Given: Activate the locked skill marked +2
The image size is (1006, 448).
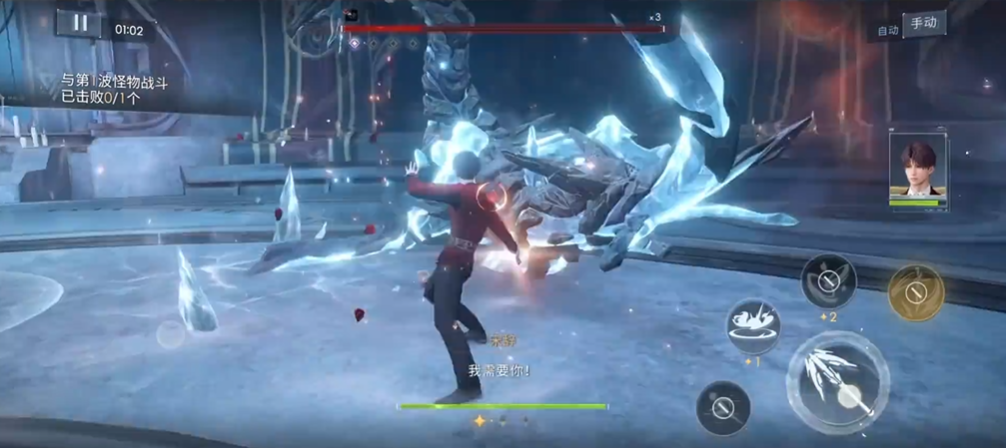Looking at the screenshot, I should click(828, 281).
